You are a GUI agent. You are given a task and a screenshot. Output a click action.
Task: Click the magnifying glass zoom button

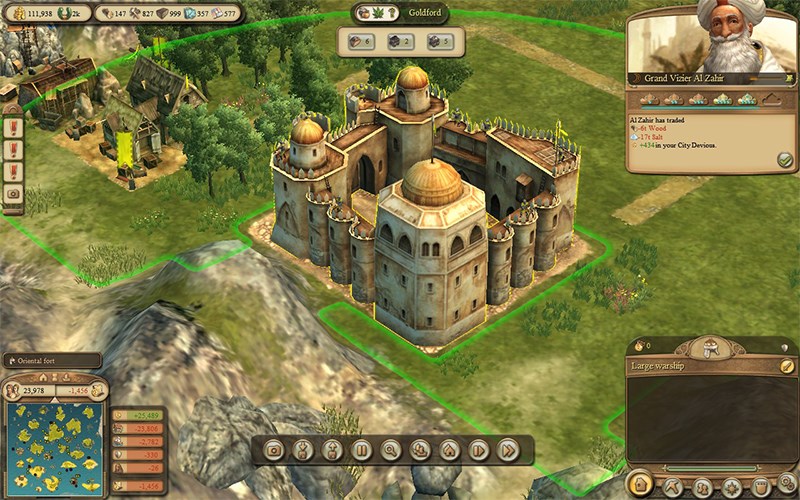391,450
